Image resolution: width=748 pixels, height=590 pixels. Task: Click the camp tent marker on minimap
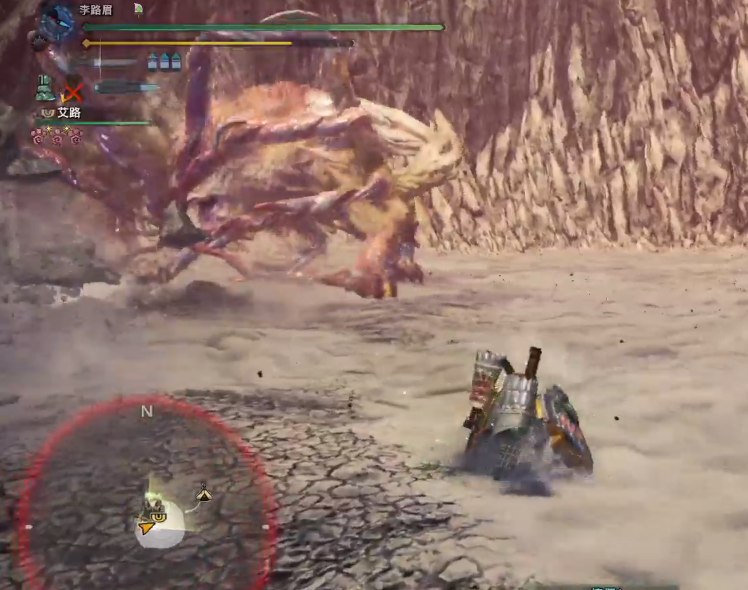(203, 493)
